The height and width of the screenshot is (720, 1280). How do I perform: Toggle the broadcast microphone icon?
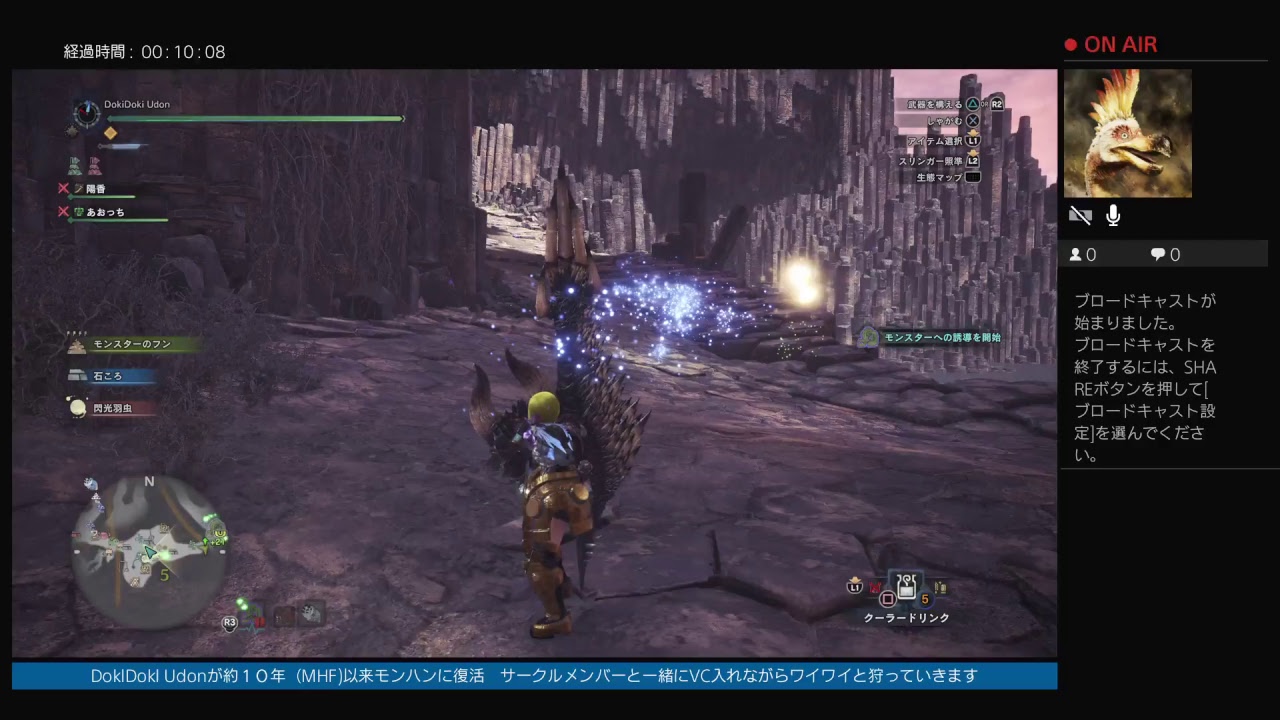(1113, 216)
